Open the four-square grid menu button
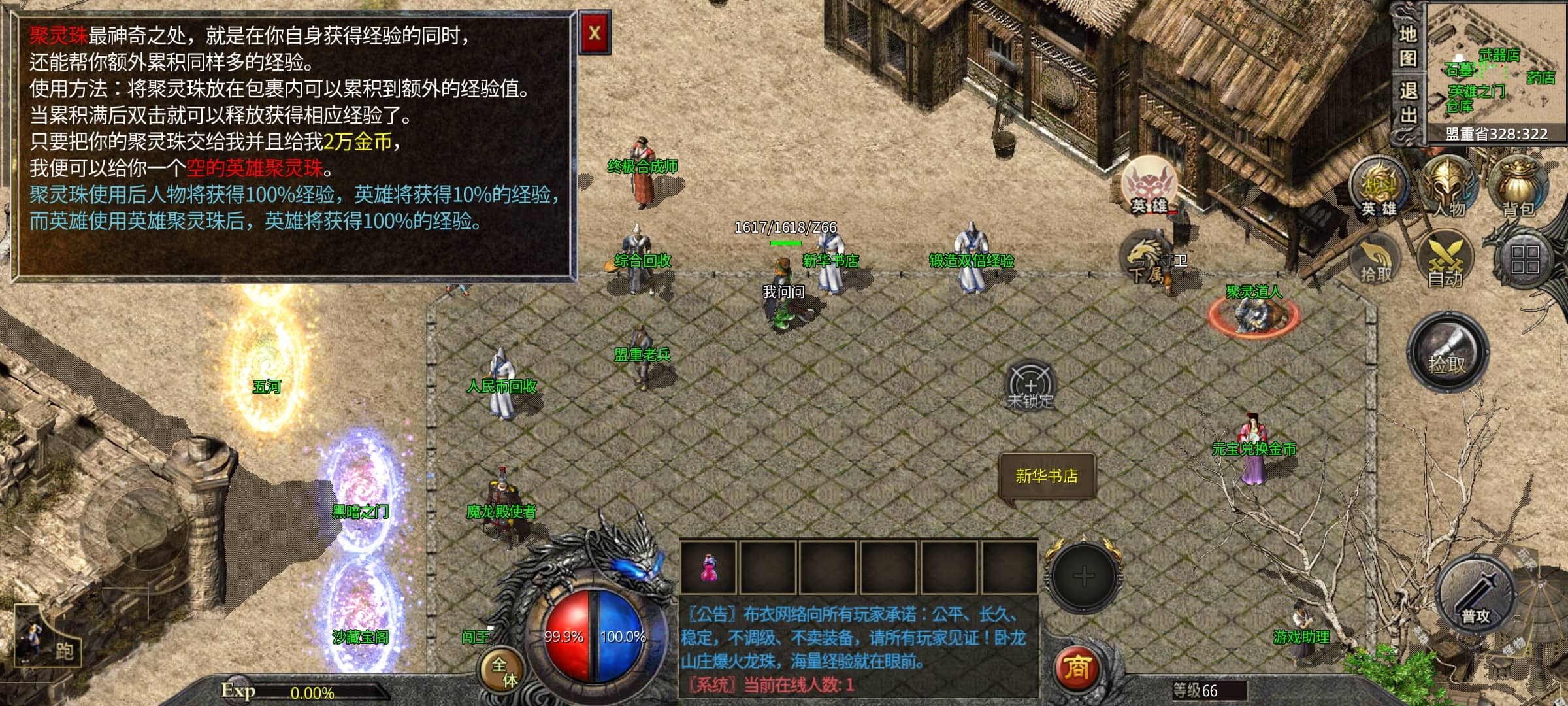The image size is (1568, 706). 1525,259
